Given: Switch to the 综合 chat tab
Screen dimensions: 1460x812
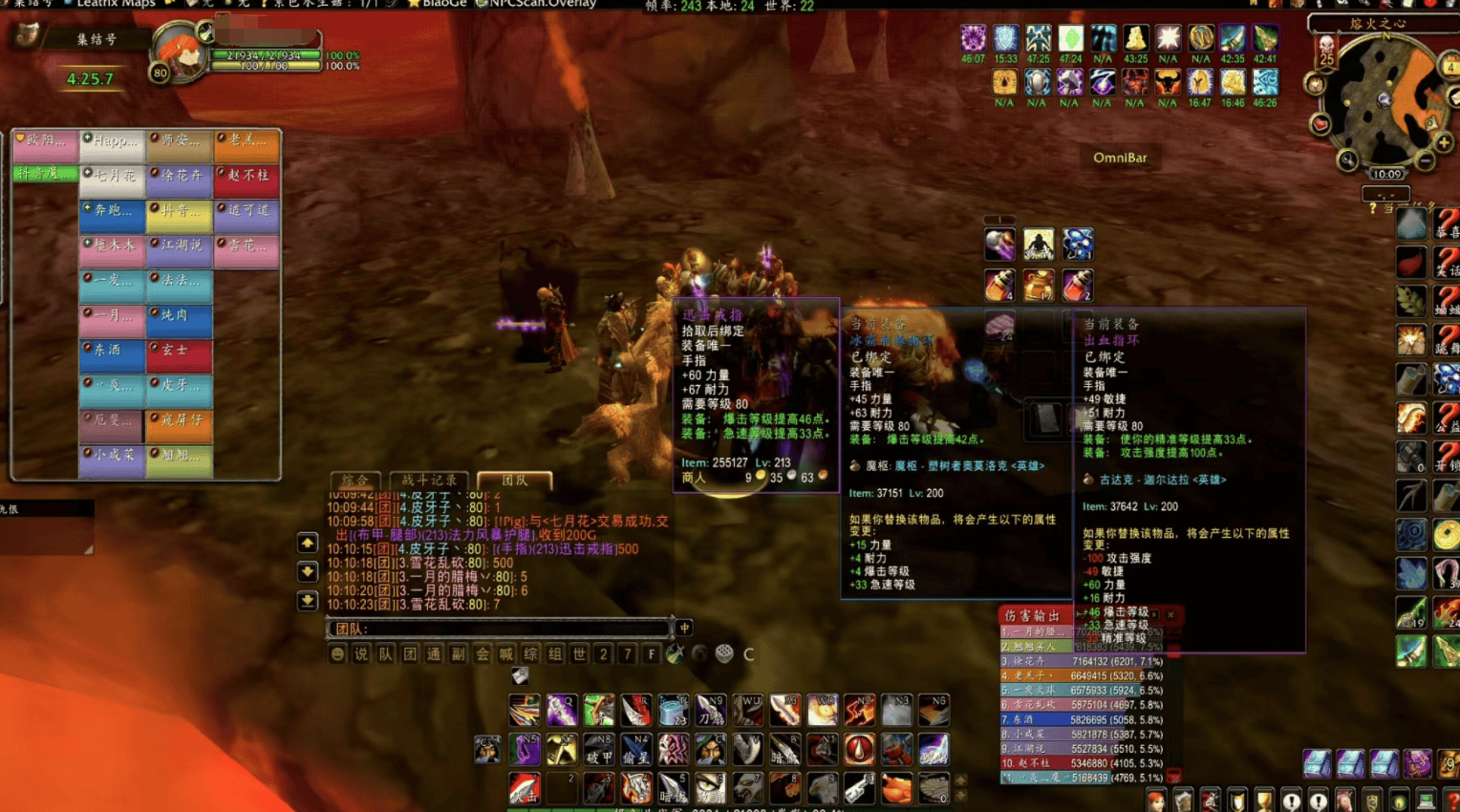Looking at the screenshot, I should (x=354, y=480).
